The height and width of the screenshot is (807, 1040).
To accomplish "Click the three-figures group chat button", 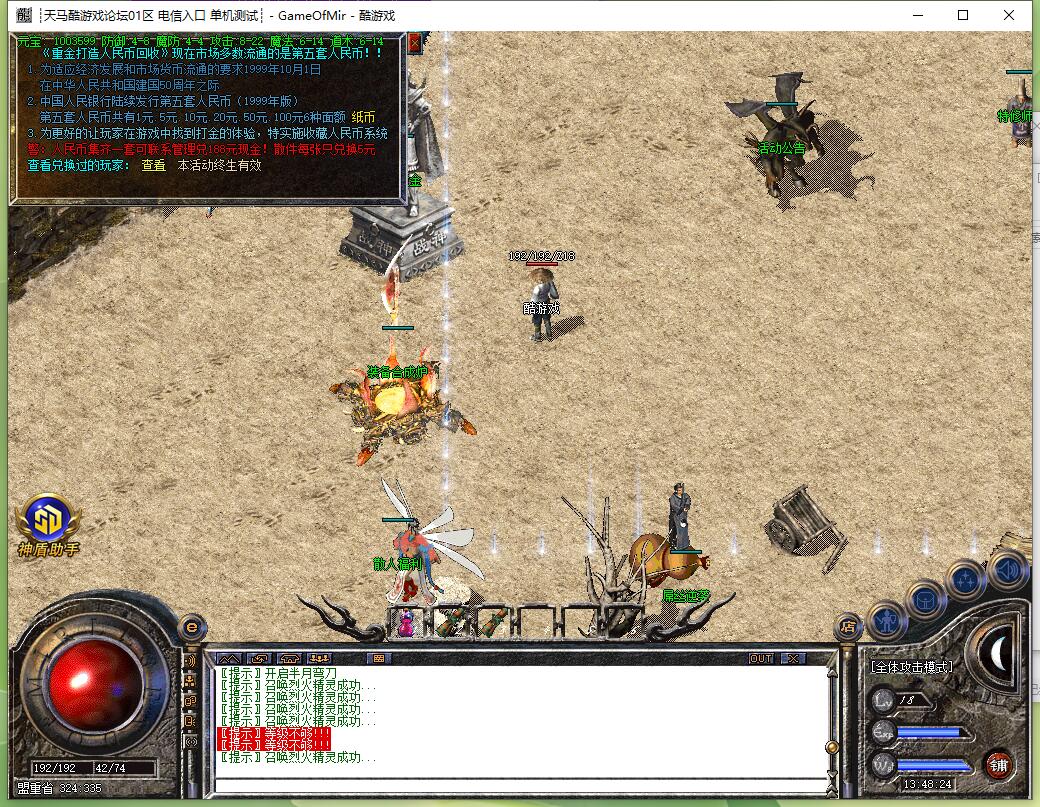I will [x=321, y=658].
